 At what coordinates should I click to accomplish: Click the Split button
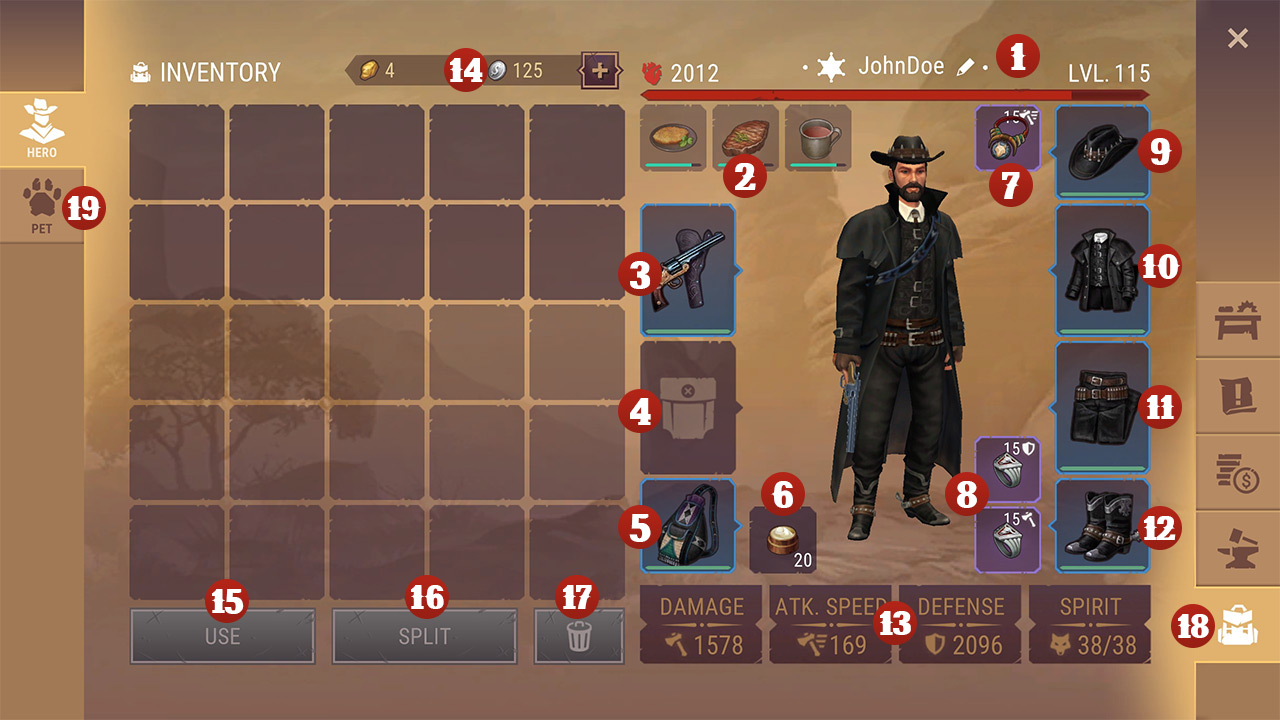pyautogui.click(x=424, y=636)
